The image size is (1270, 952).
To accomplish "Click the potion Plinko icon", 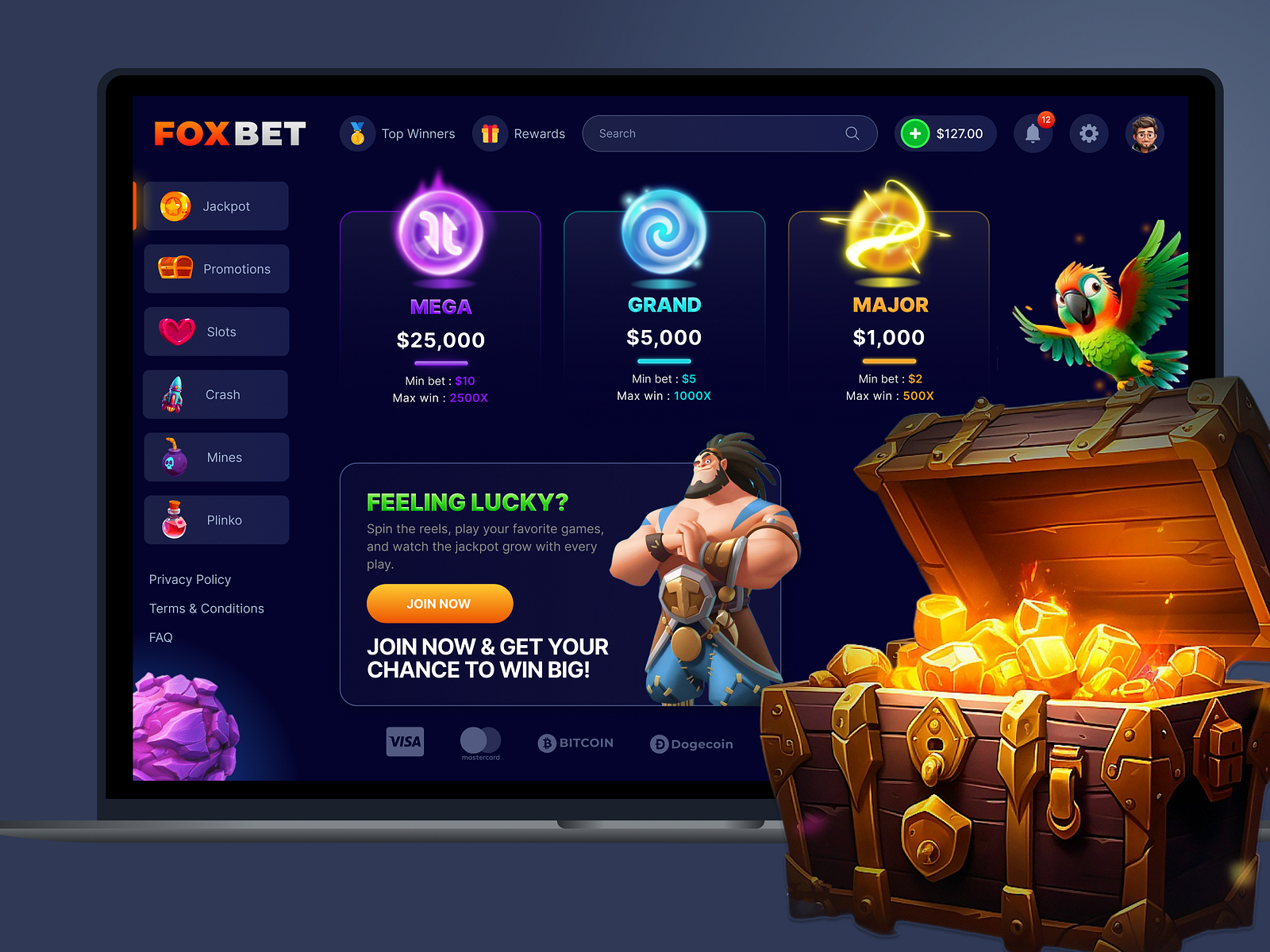I will [176, 520].
